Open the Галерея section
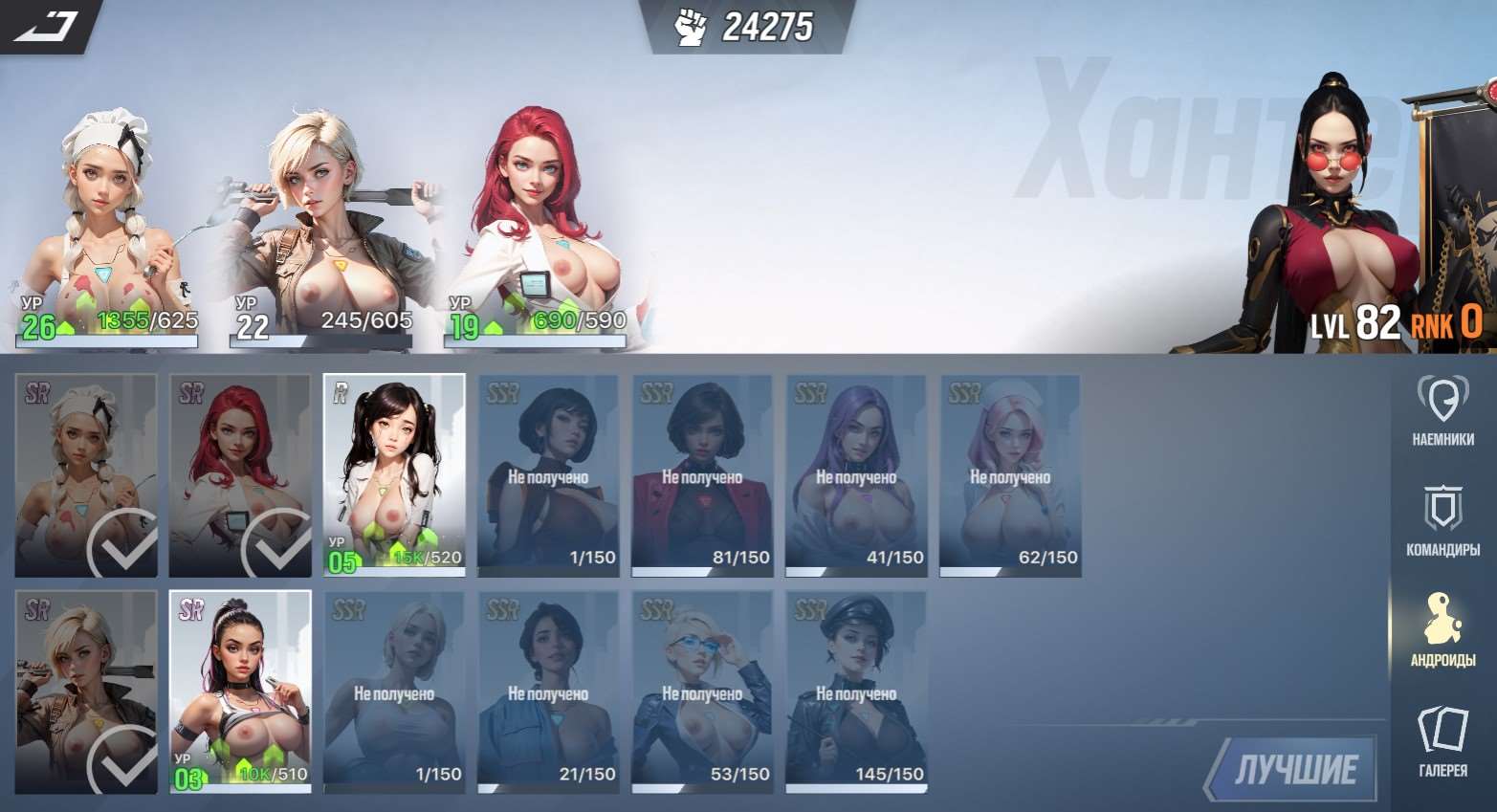This screenshot has width=1497, height=812. pyautogui.click(x=1442, y=740)
